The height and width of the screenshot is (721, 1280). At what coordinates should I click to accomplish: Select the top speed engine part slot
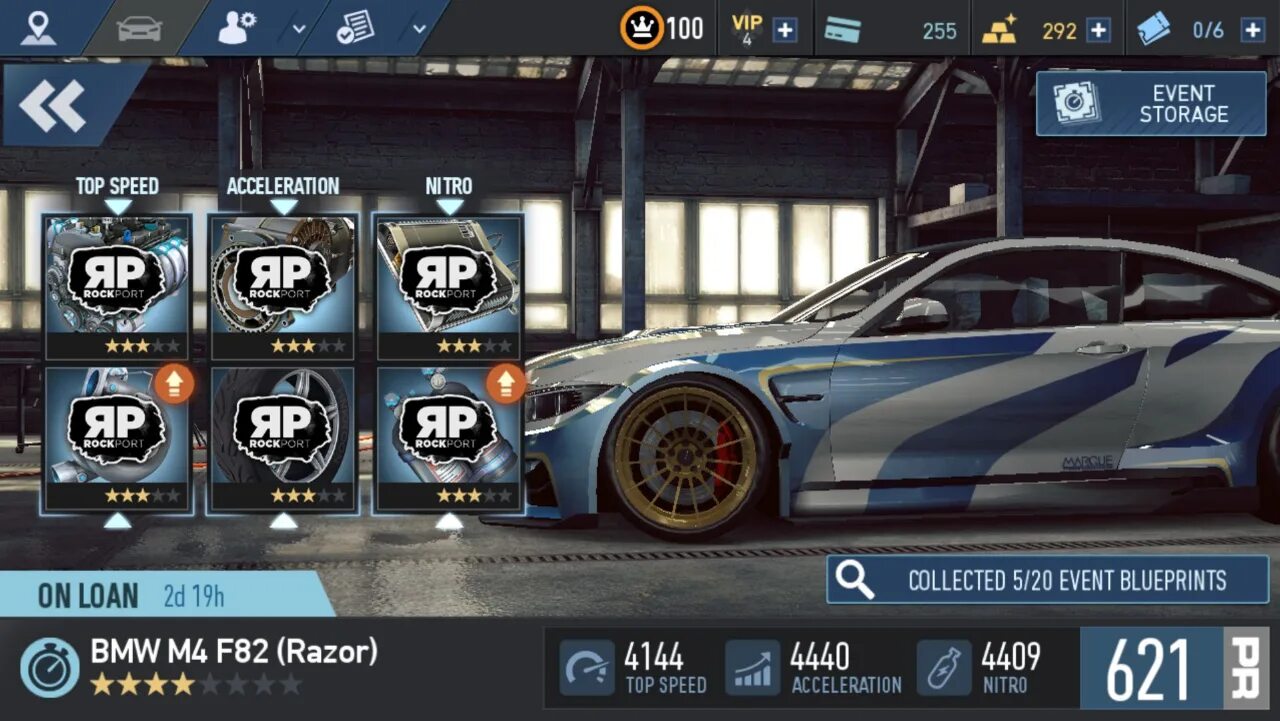click(x=118, y=287)
